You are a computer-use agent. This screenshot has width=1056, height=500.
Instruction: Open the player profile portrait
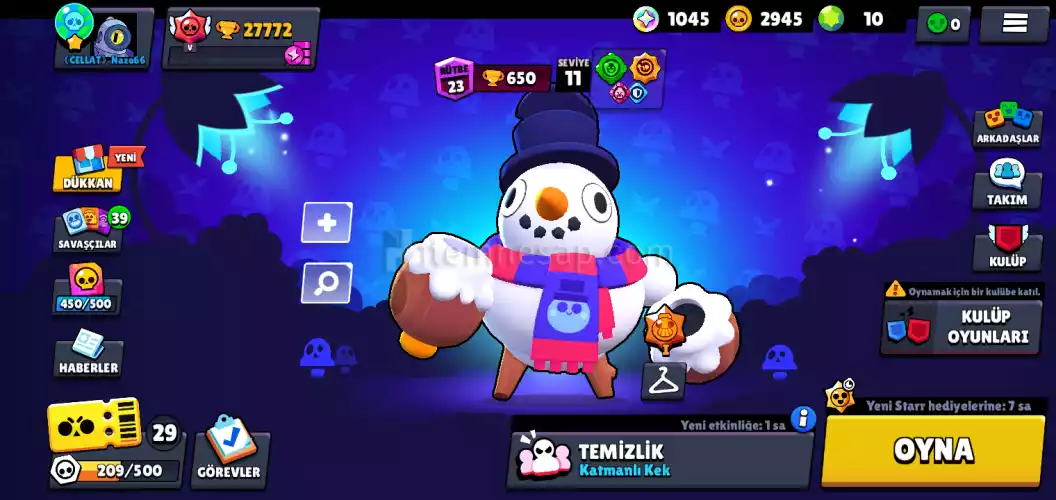click(104, 35)
